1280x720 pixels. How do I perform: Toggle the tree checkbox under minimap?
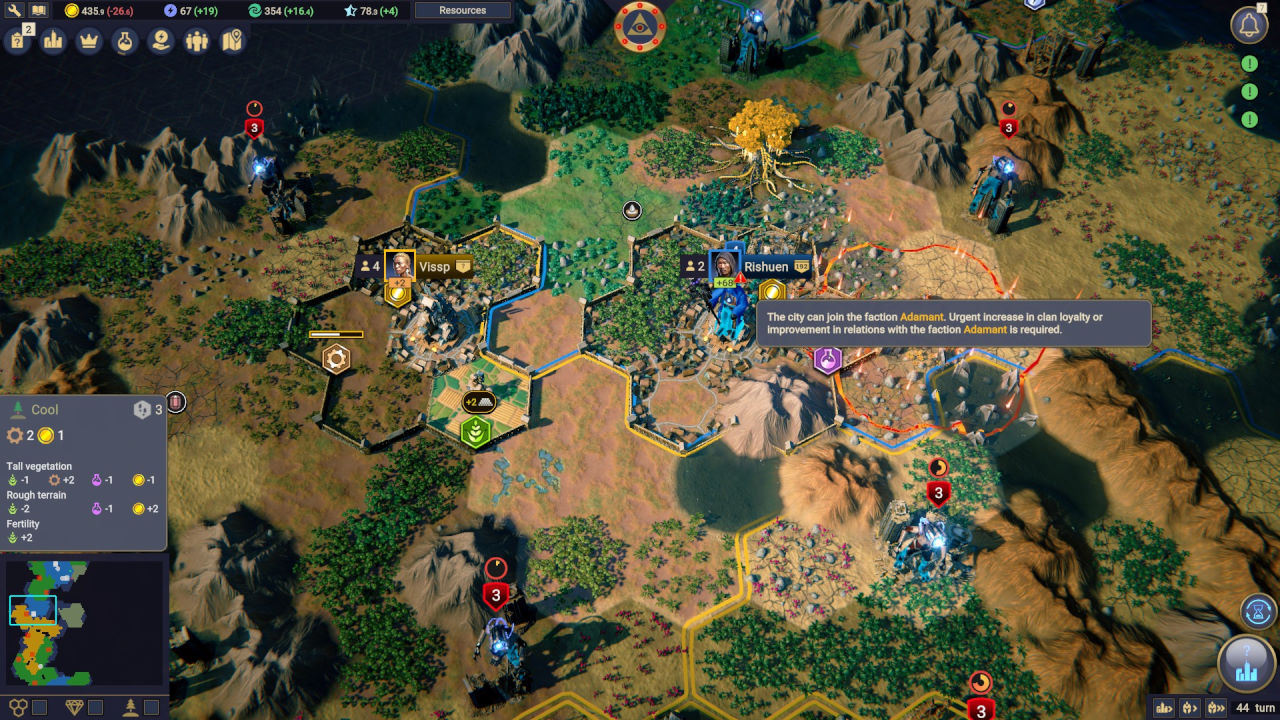tap(151, 708)
